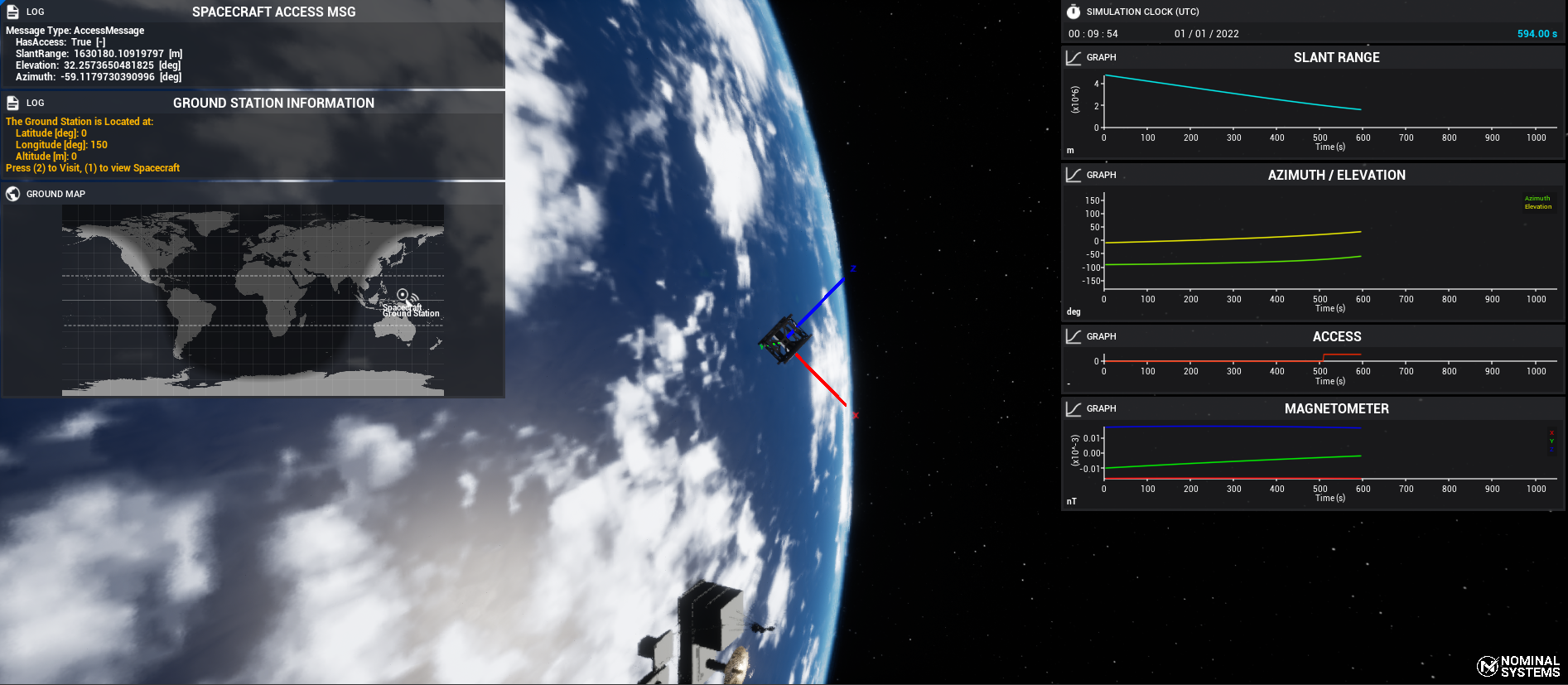
Task: Click the Magnetometer graph icon
Action: point(1073,408)
